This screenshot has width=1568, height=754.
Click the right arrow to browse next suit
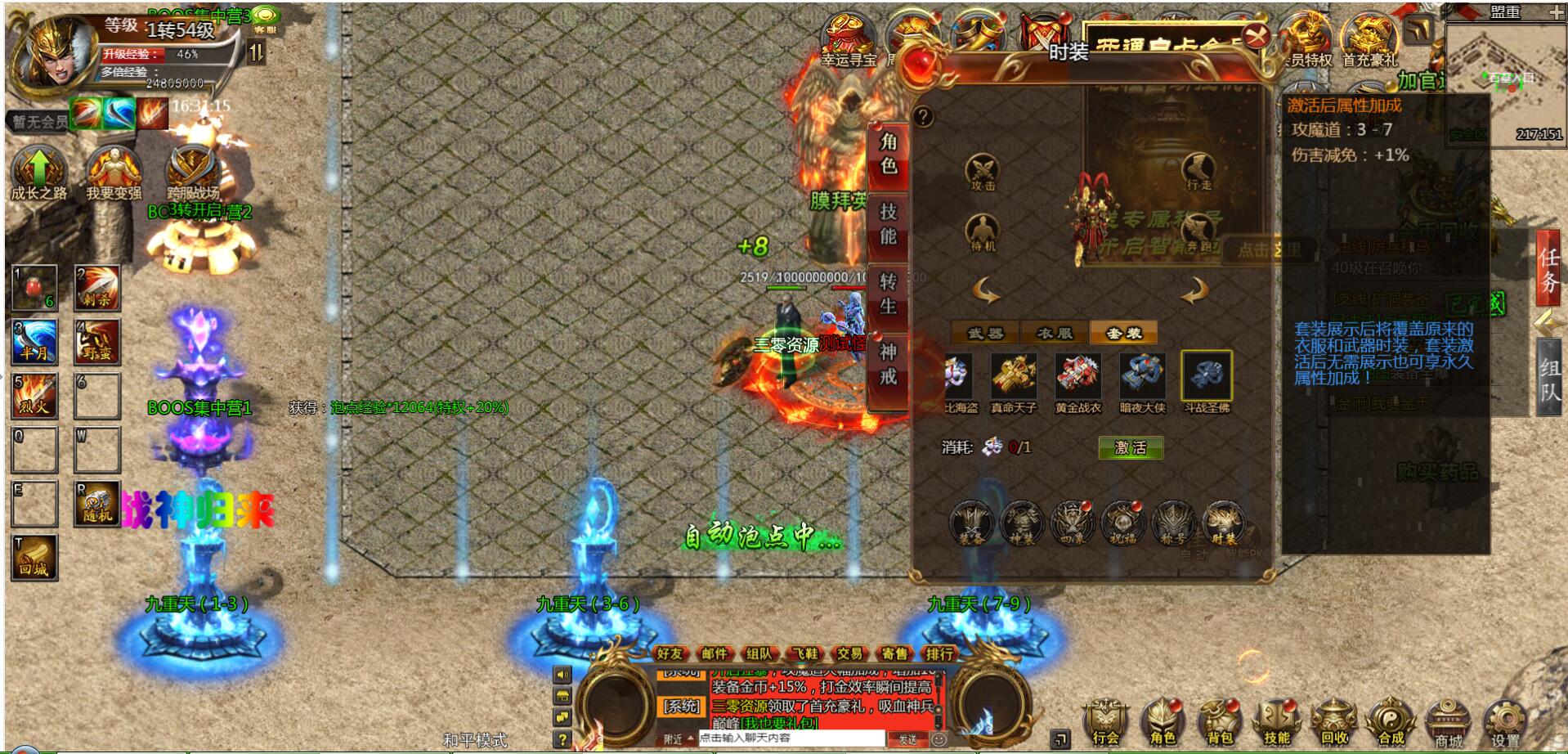click(x=1194, y=289)
